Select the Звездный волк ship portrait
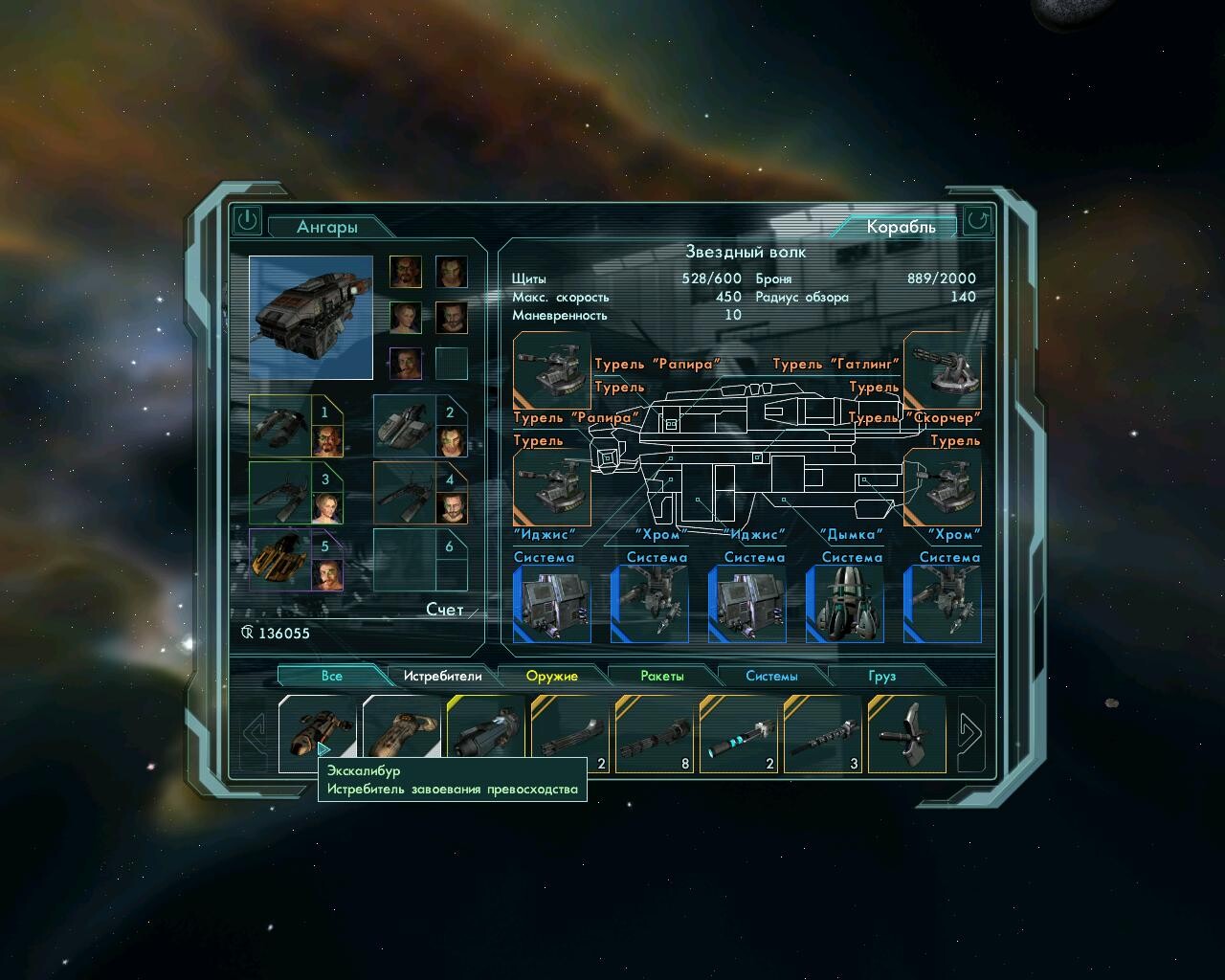The height and width of the screenshot is (980, 1225). (x=311, y=317)
